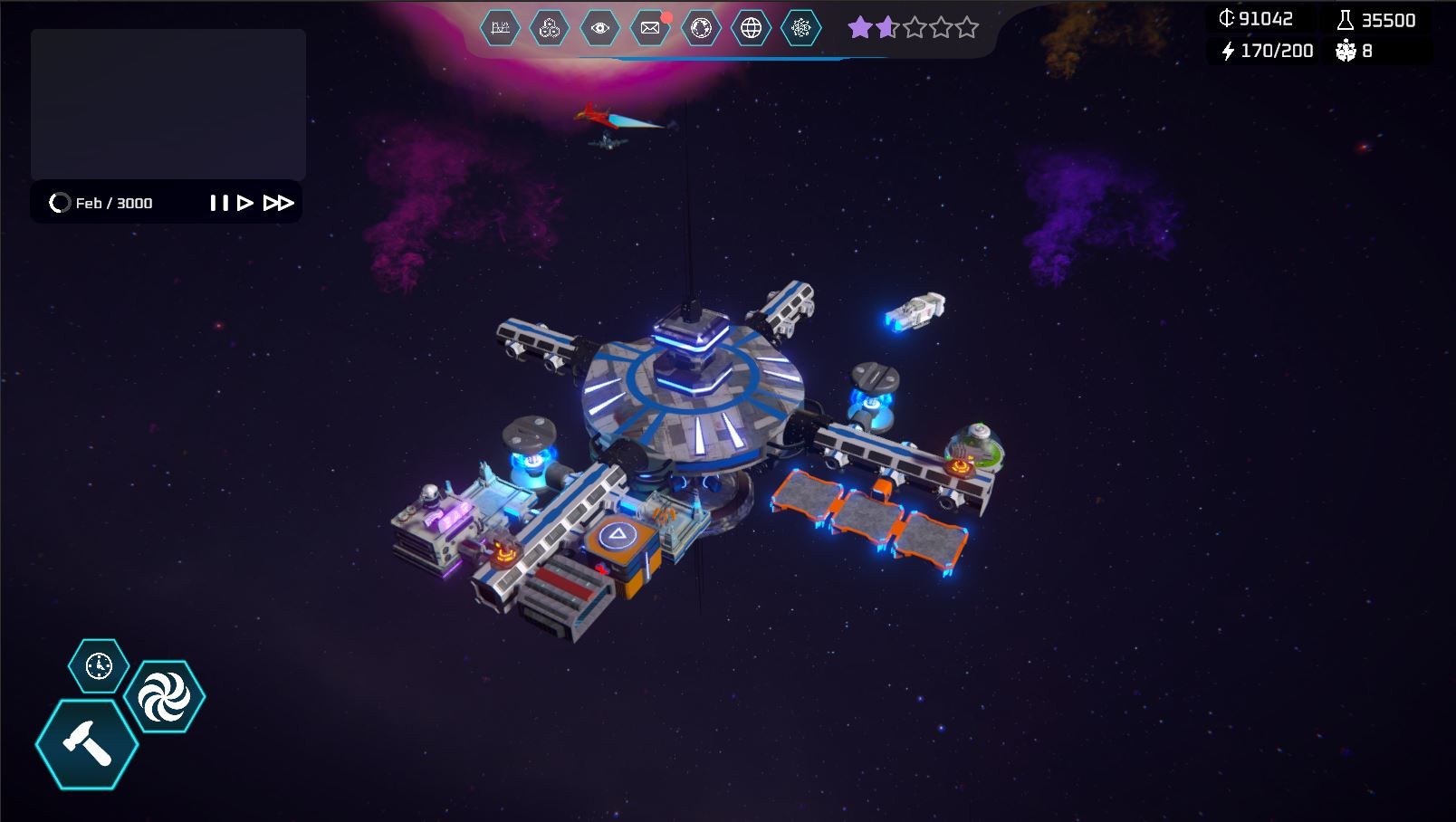
Task: Open the planet hexagon icon
Action: click(x=701, y=28)
